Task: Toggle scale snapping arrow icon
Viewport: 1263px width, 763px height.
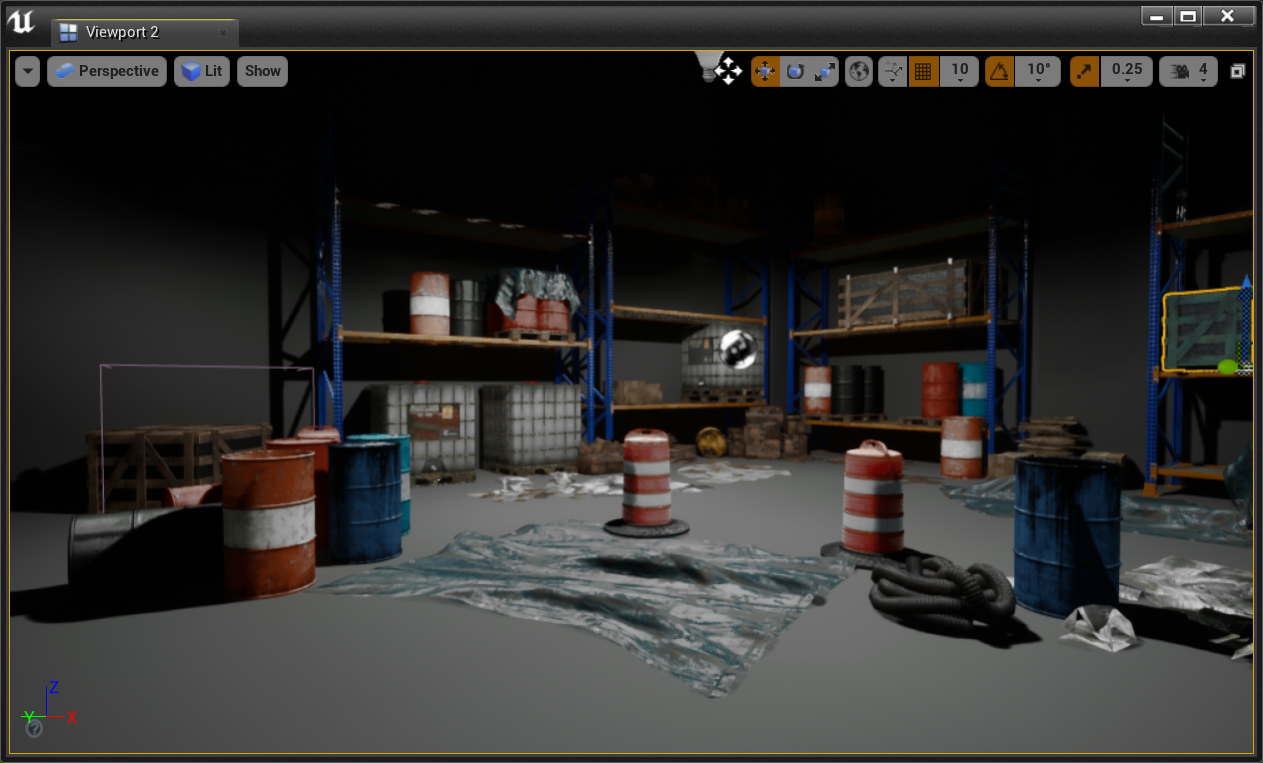Action: pyautogui.click(x=1084, y=71)
